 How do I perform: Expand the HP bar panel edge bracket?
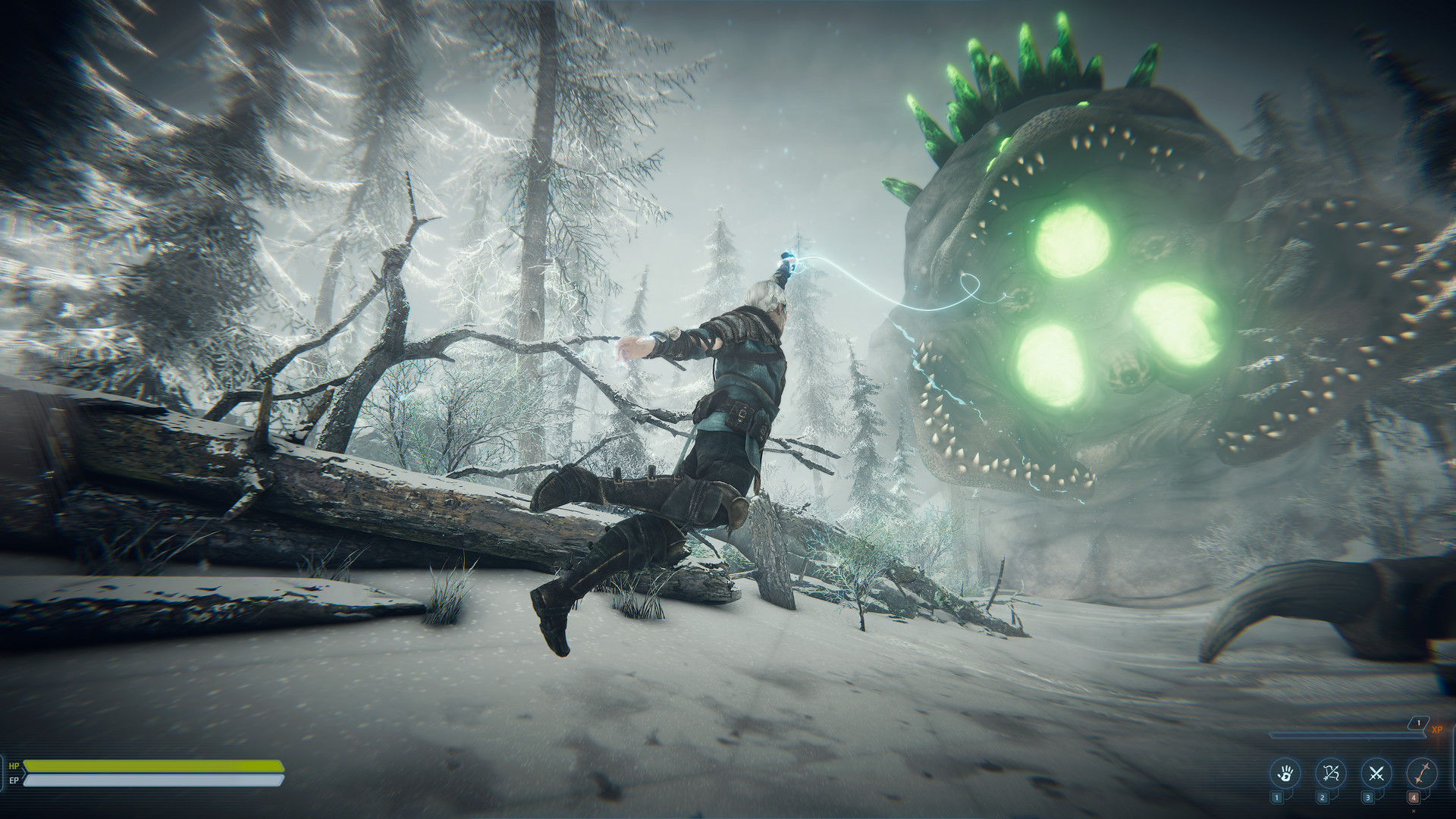coord(2,774)
